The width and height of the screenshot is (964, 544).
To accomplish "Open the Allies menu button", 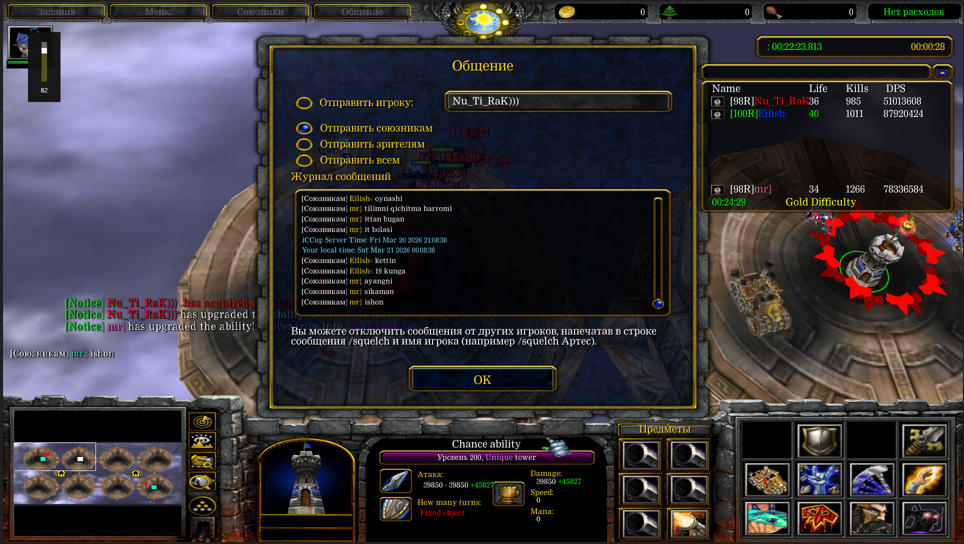I will point(260,12).
